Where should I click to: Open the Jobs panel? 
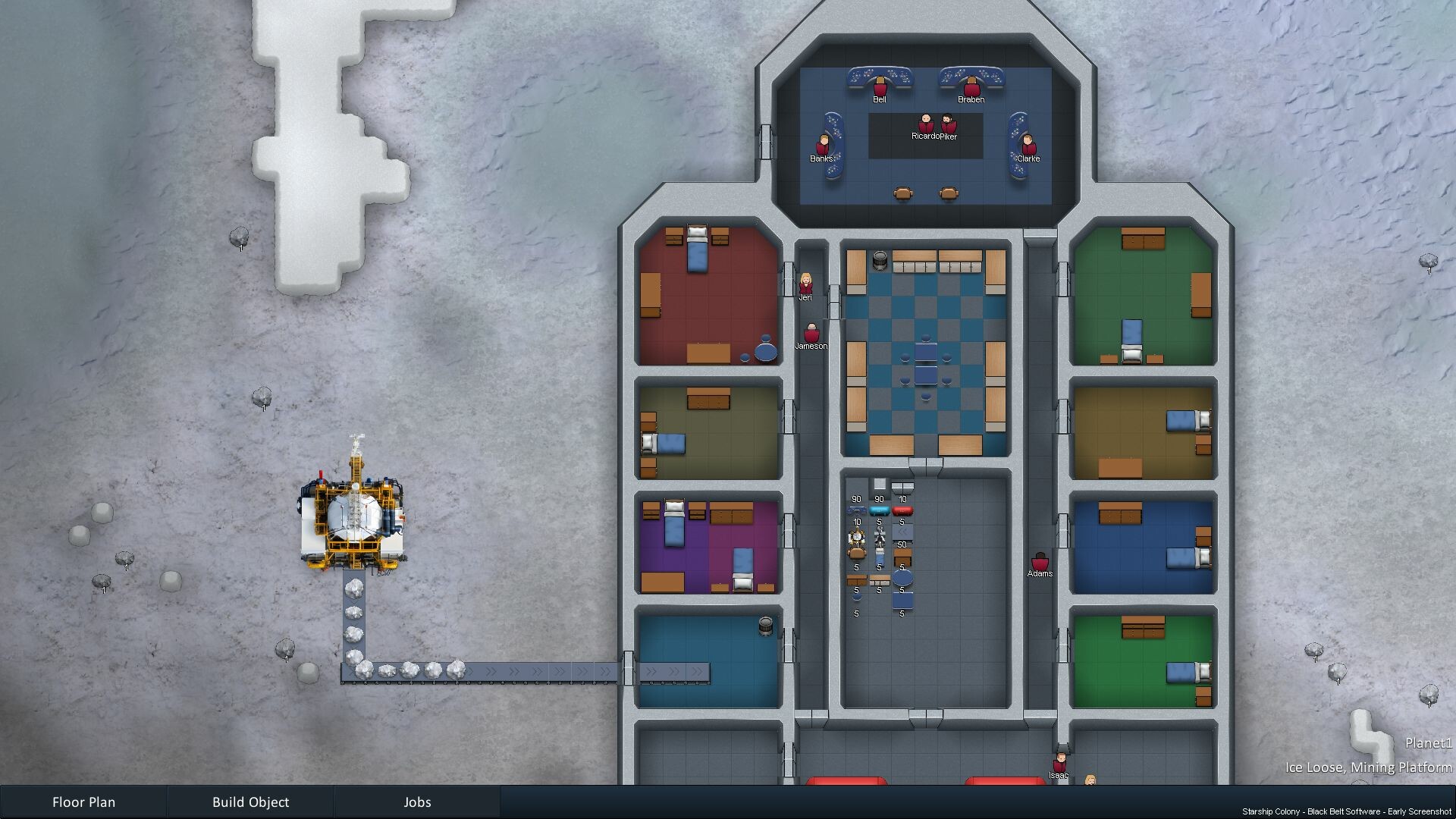pos(416,802)
